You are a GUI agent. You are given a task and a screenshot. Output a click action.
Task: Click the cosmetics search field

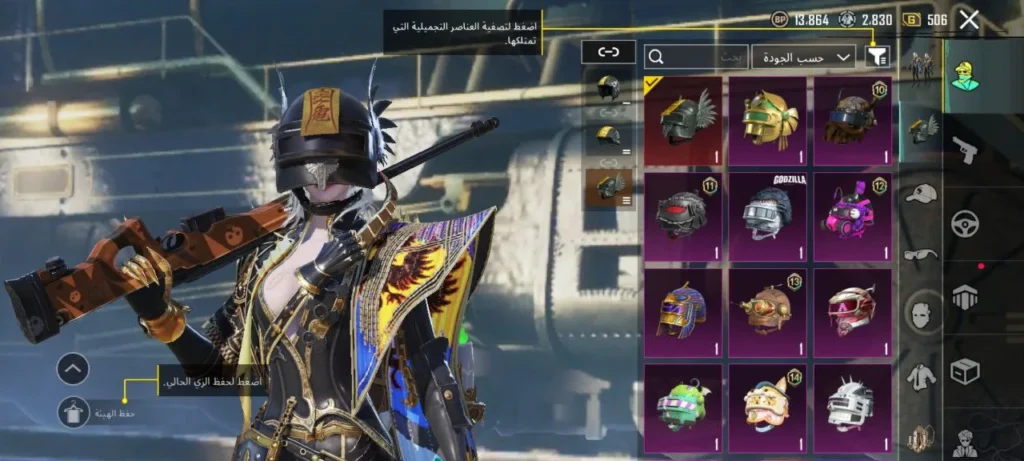coord(696,57)
